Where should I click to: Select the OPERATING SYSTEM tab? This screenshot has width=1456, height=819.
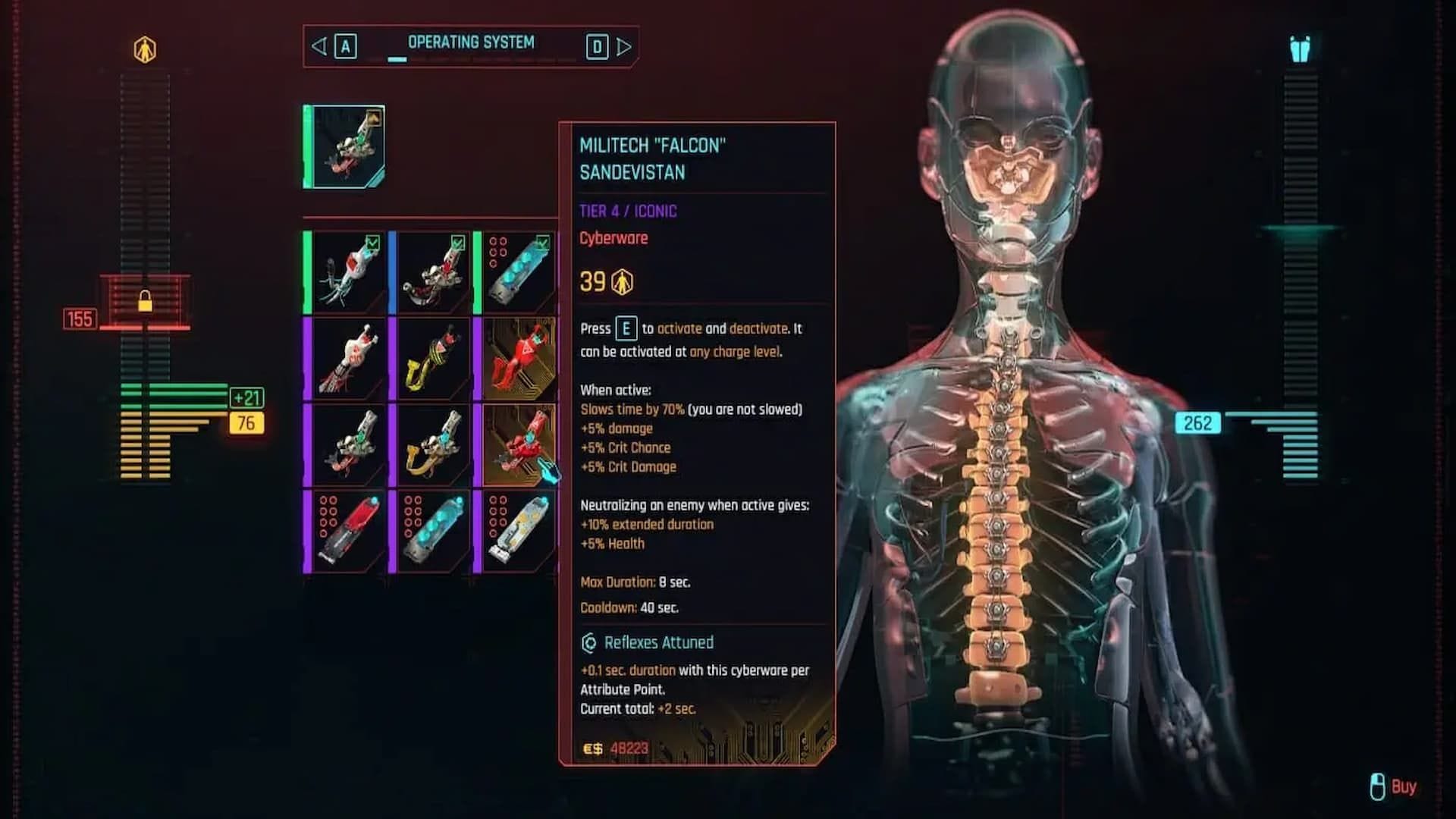[x=472, y=42]
